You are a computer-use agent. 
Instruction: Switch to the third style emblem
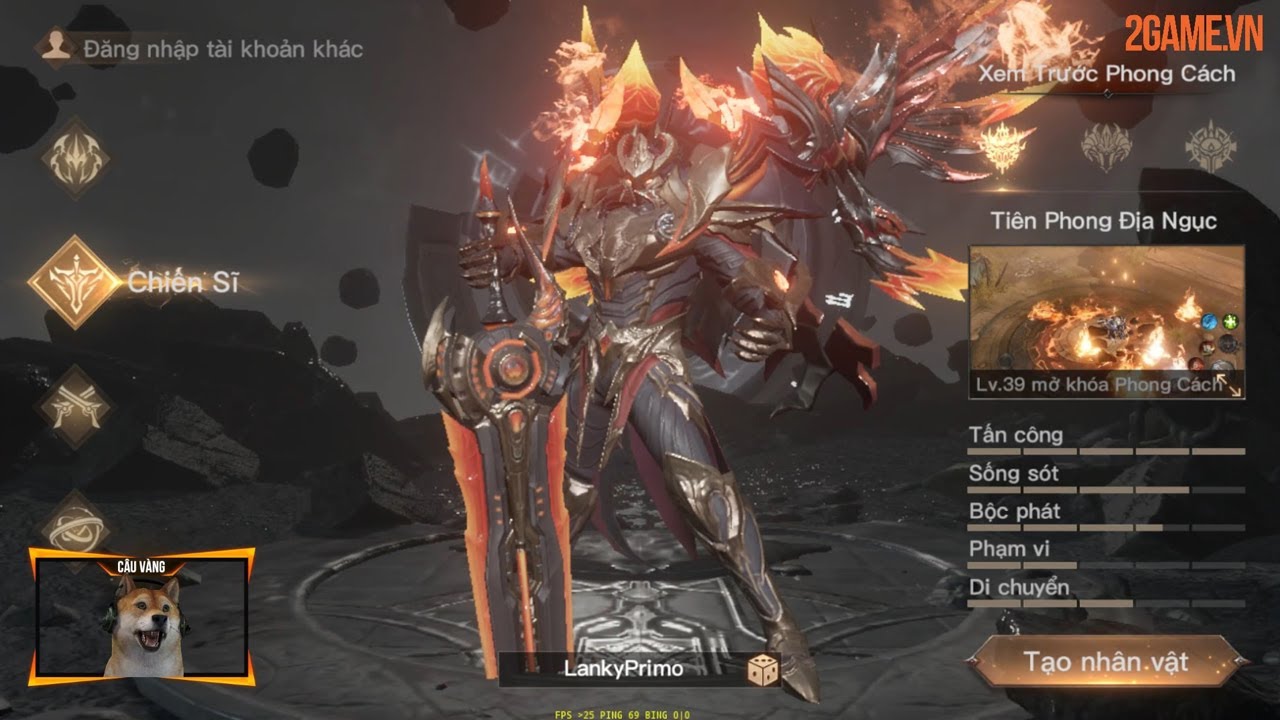[1210, 147]
